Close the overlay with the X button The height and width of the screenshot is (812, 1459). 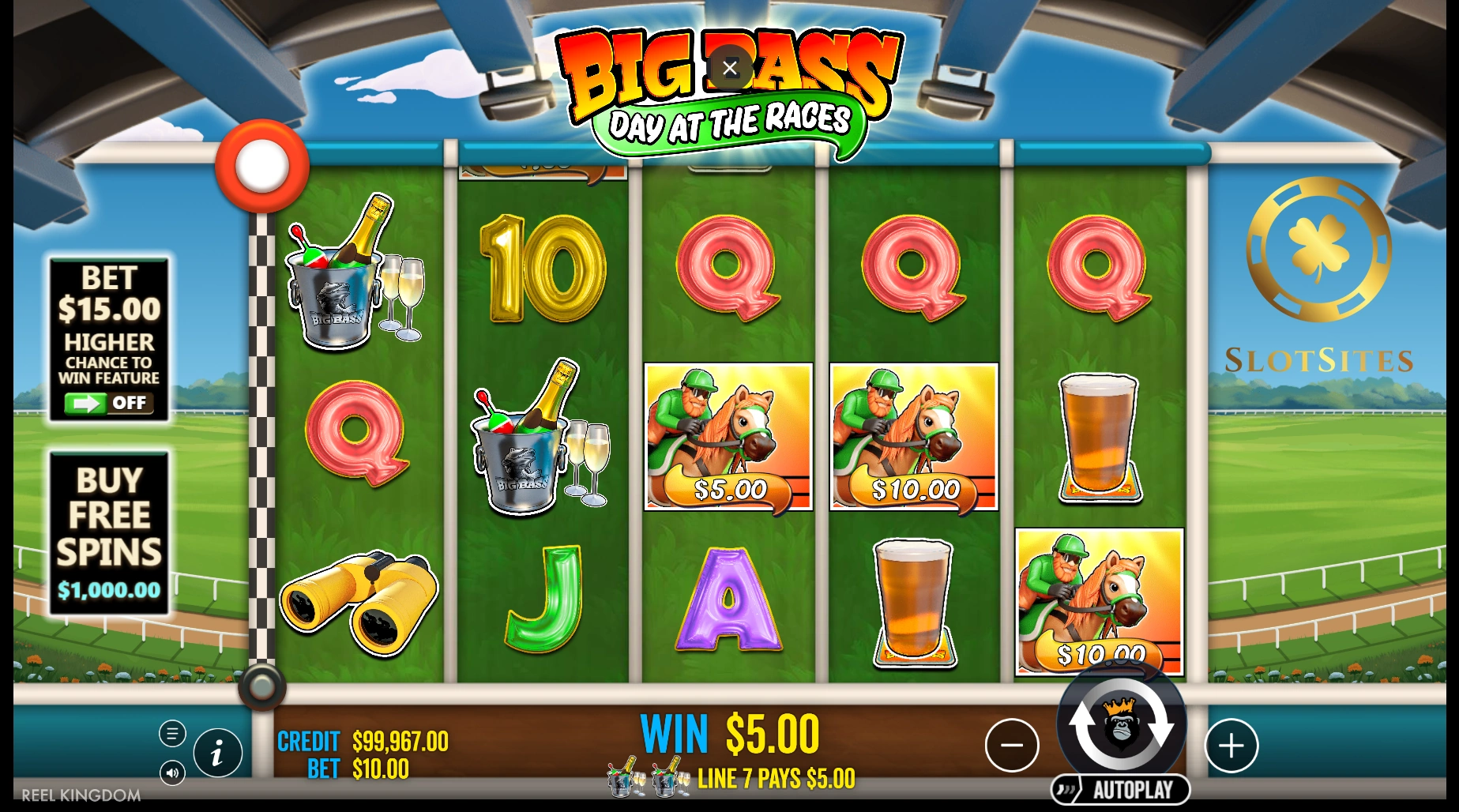coord(730,68)
